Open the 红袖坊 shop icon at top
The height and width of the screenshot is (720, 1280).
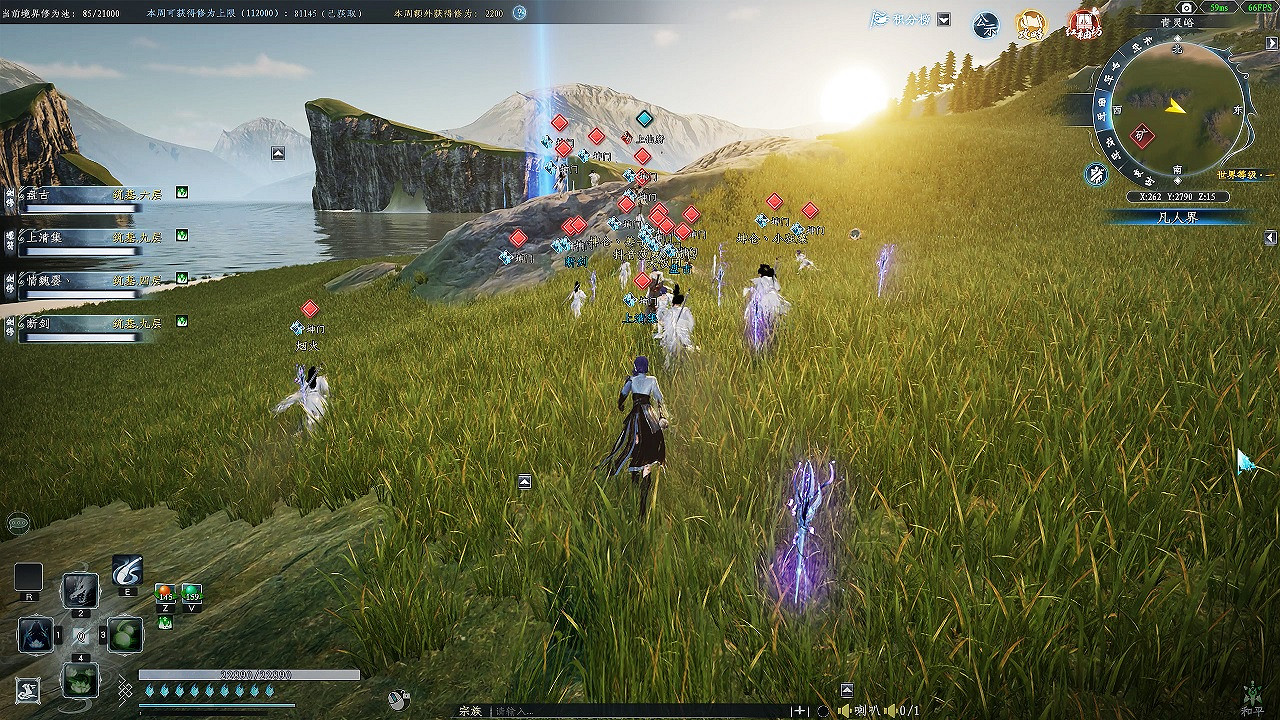pos(1085,25)
